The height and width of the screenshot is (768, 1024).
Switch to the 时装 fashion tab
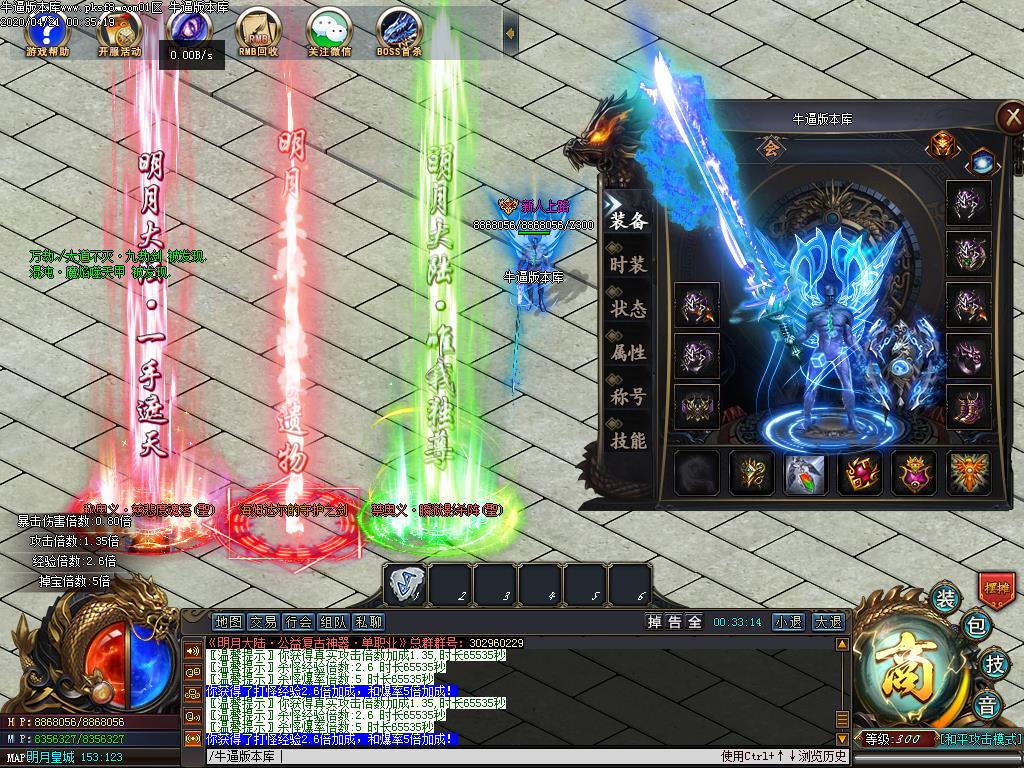(628, 265)
